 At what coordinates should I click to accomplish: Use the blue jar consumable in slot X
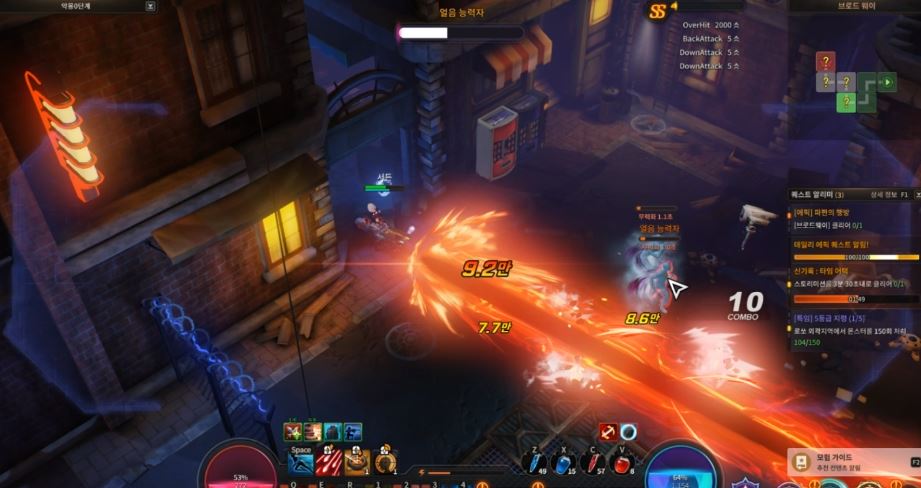(565, 462)
